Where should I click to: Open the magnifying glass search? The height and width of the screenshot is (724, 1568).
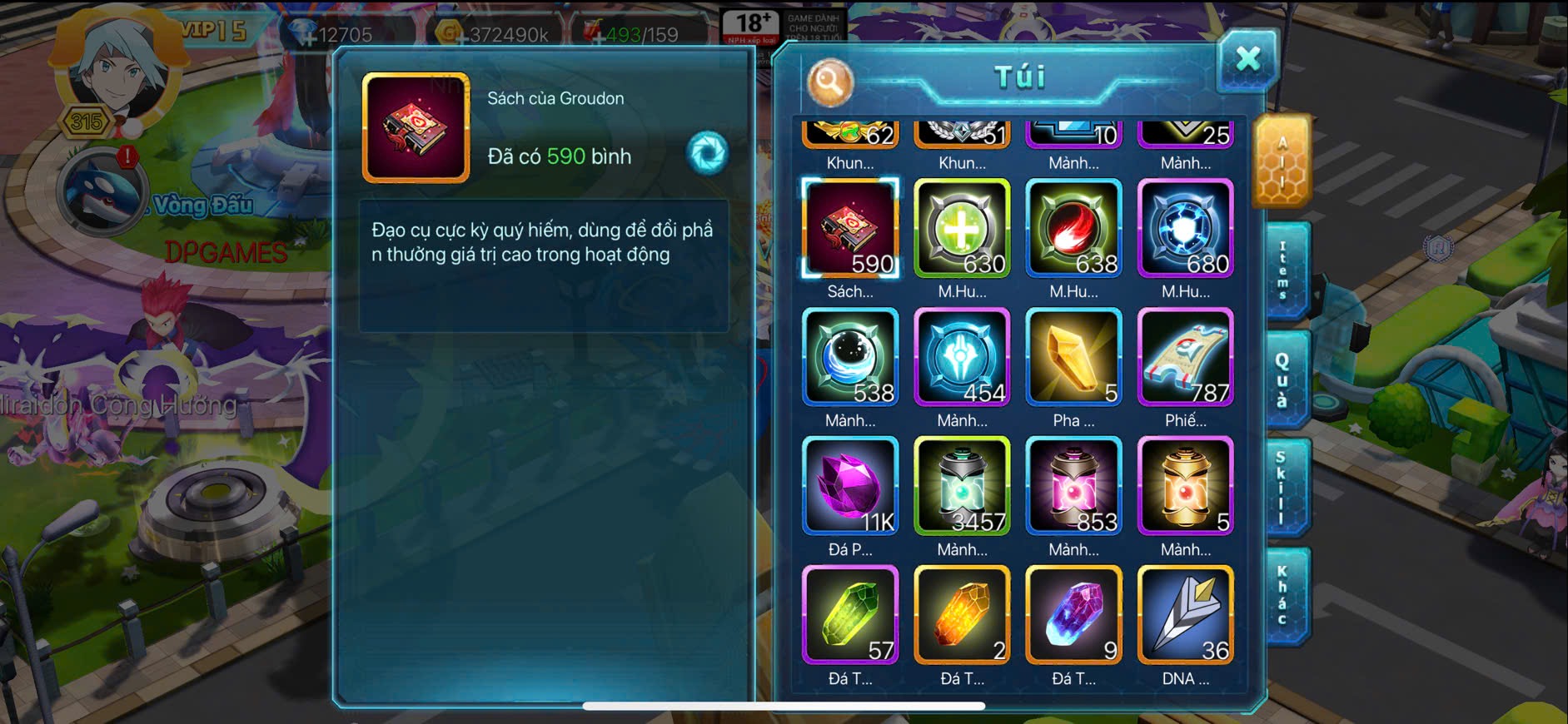tap(829, 82)
